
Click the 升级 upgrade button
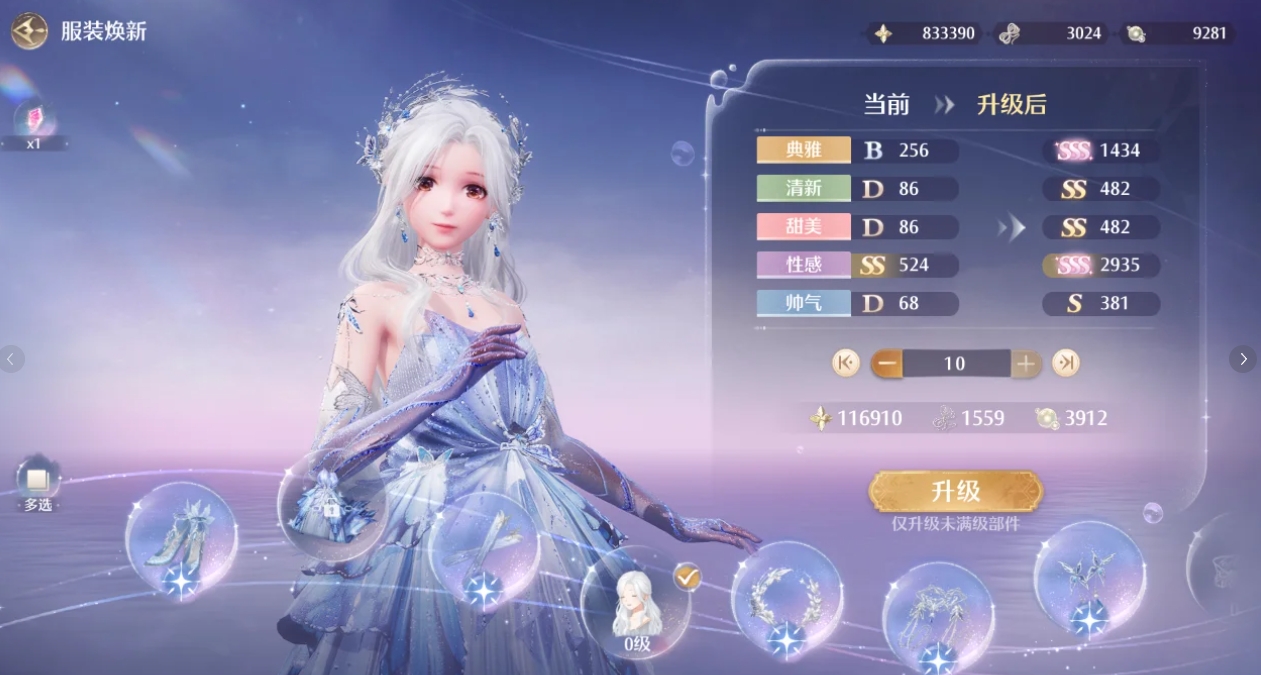click(x=955, y=491)
